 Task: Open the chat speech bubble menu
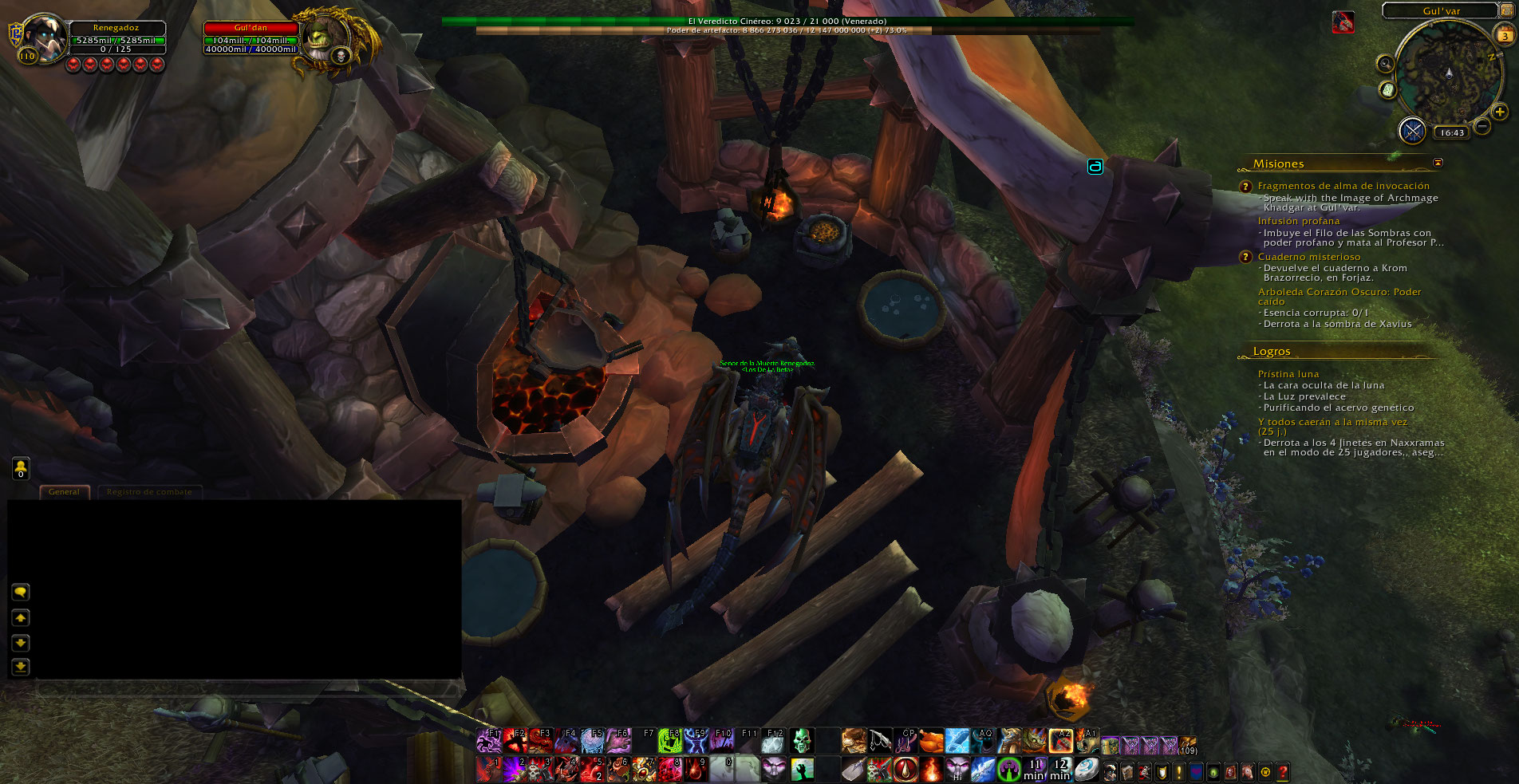click(21, 592)
